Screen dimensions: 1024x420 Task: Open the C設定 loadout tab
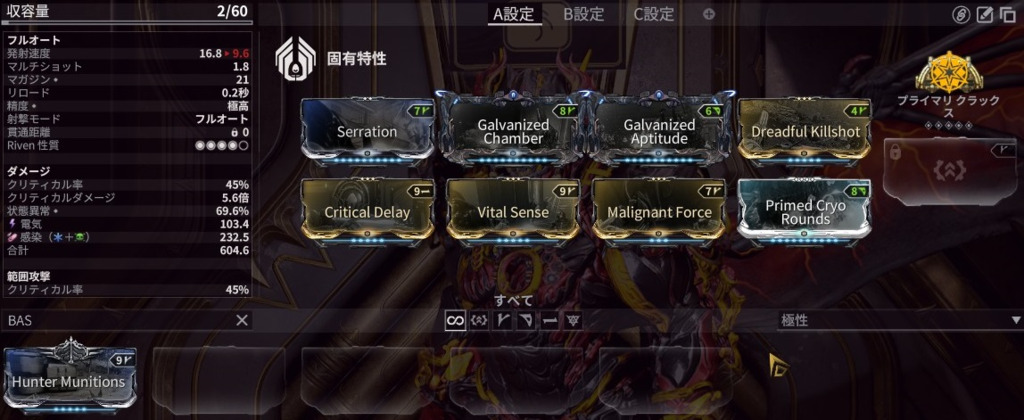[x=654, y=14]
